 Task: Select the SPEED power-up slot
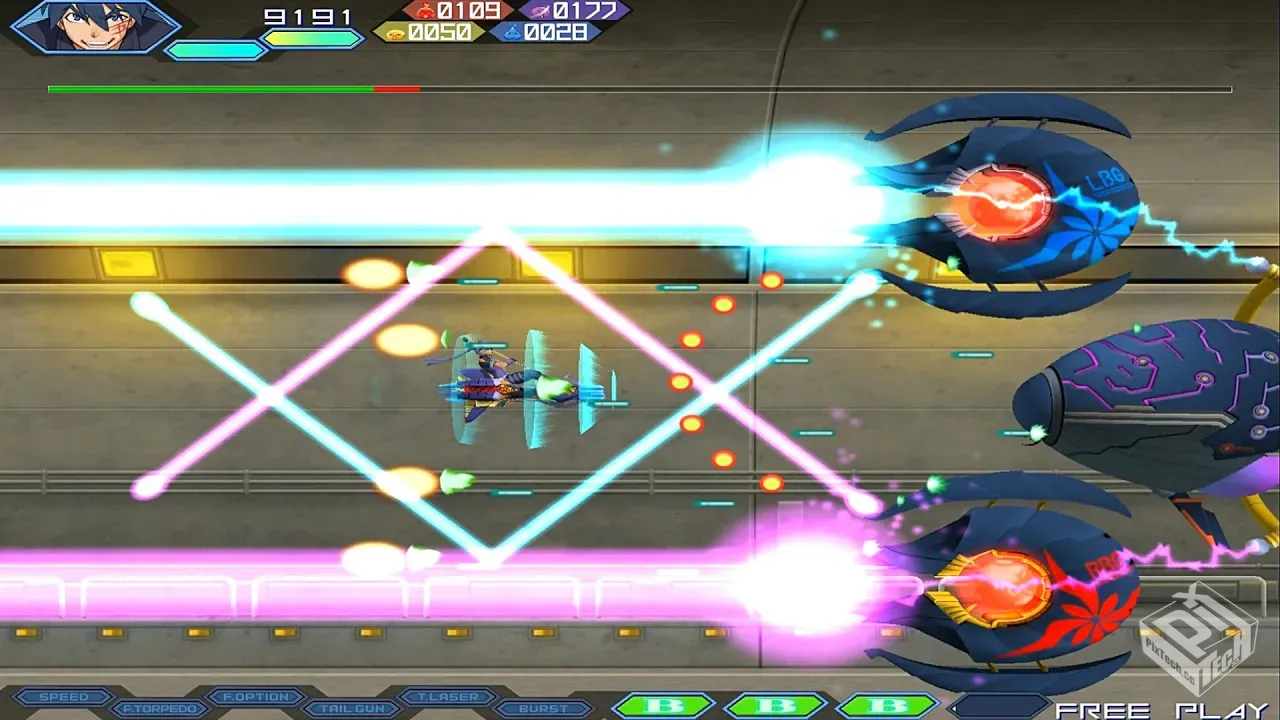(62, 697)
